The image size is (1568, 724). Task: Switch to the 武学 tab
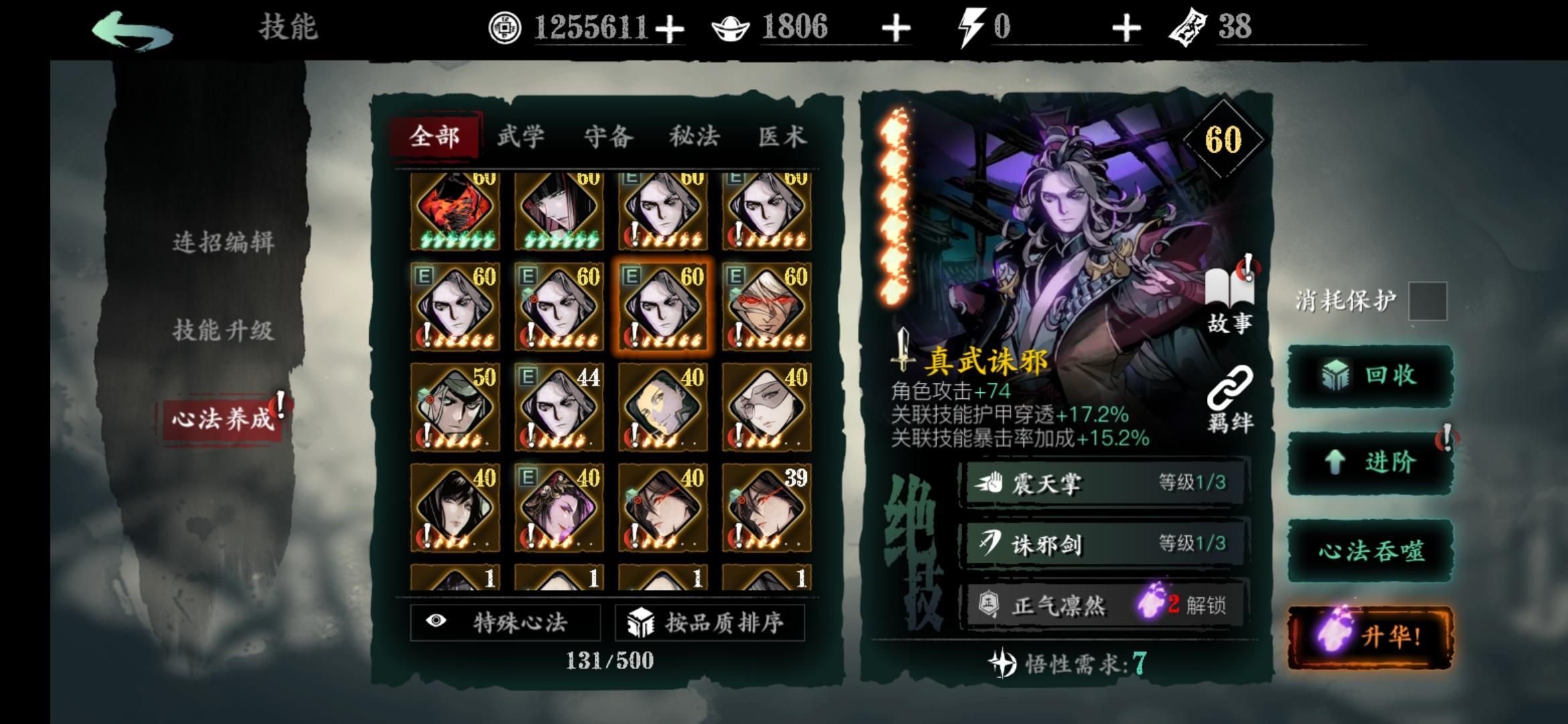(x=522, y=136)
